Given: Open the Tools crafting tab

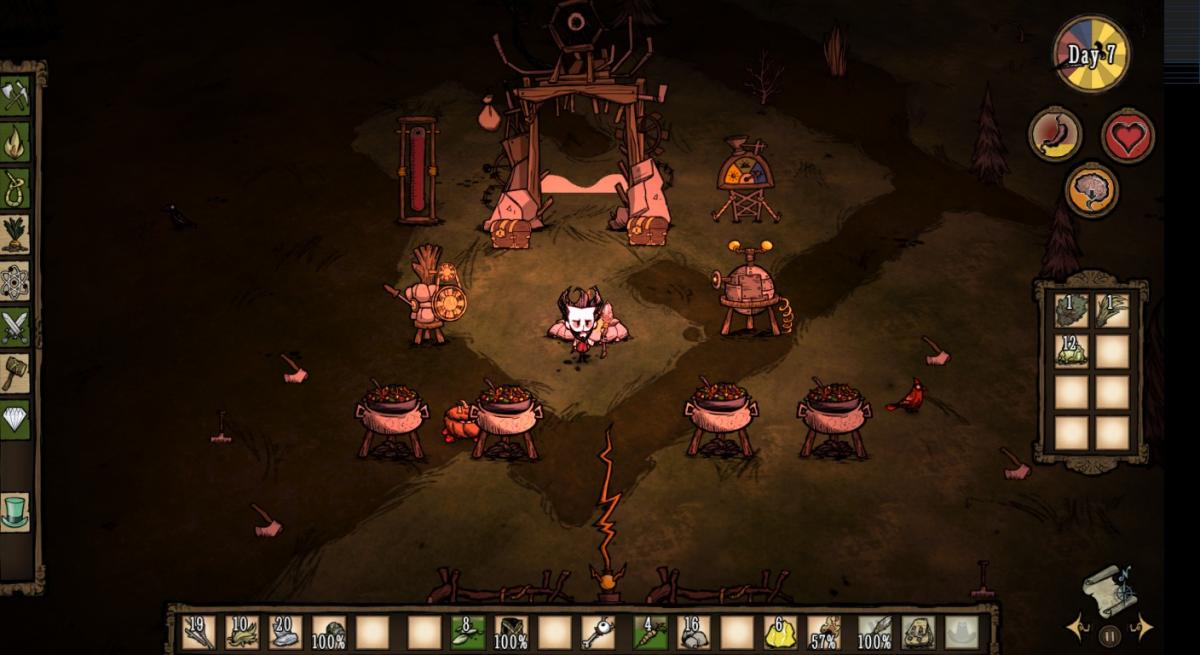Looking at the screenshot, I should click(x=15, y=96).
